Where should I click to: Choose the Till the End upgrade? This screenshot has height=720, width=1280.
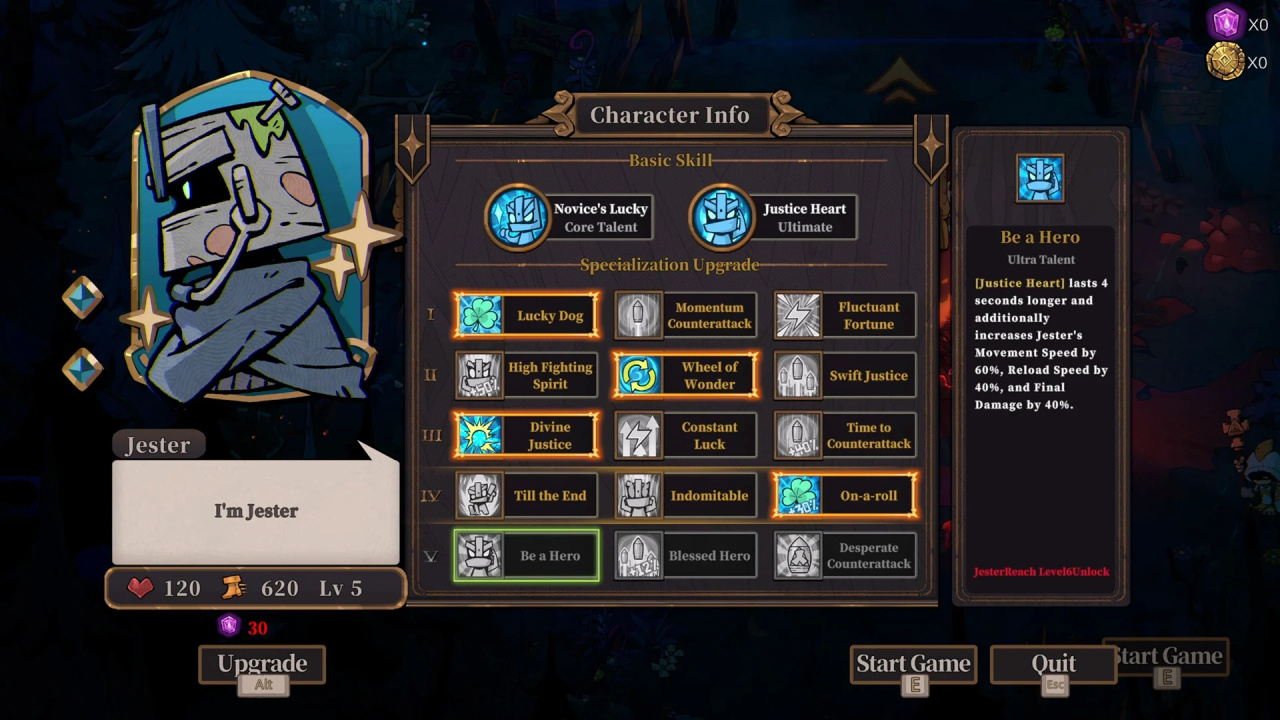[x=527, y=496]
